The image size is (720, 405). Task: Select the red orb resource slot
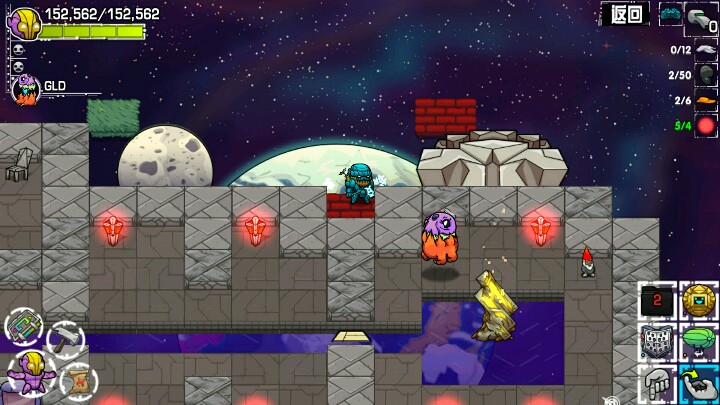(706, 125)
